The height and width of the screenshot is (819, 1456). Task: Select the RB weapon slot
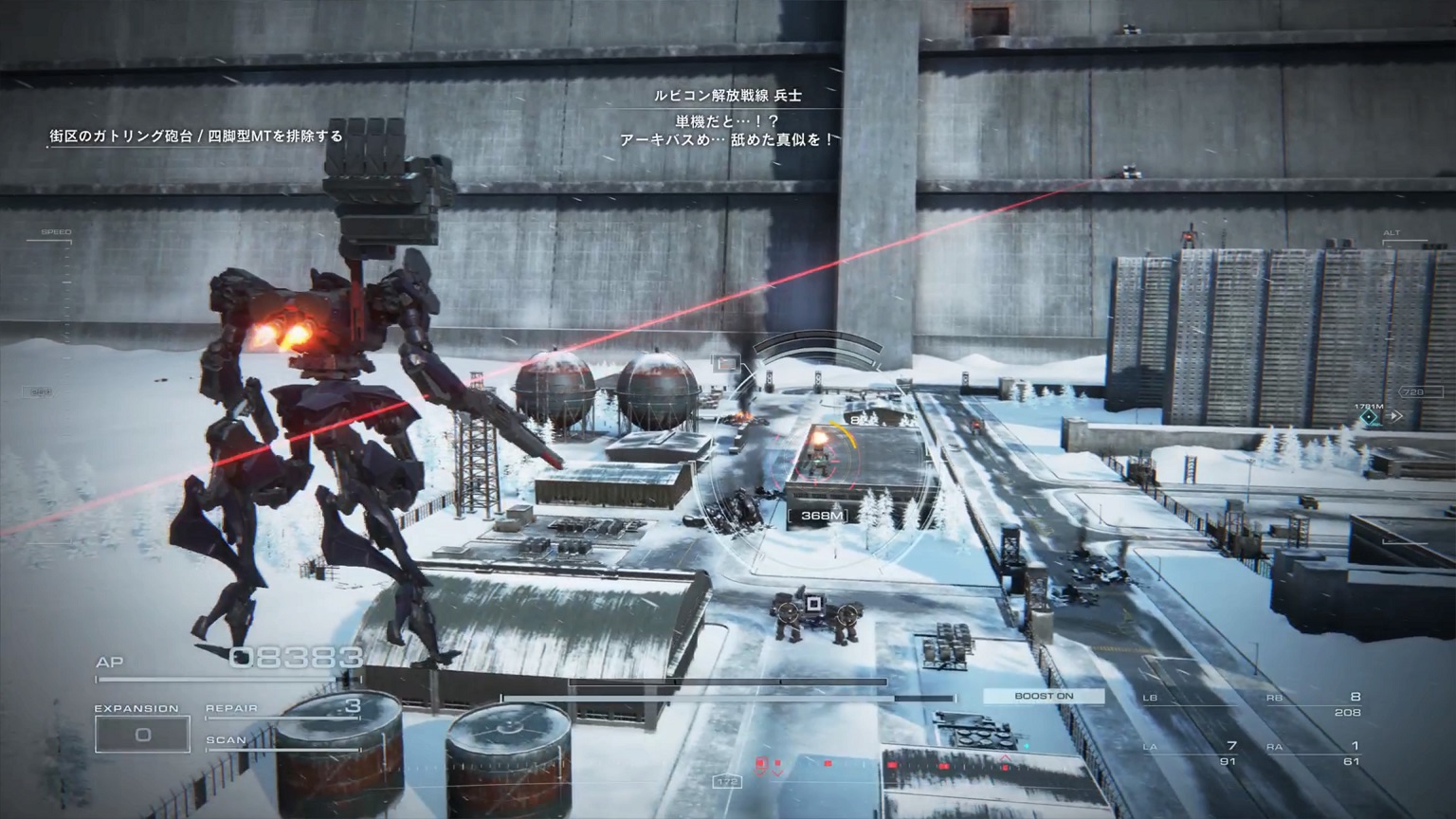tap(1314, 704)
